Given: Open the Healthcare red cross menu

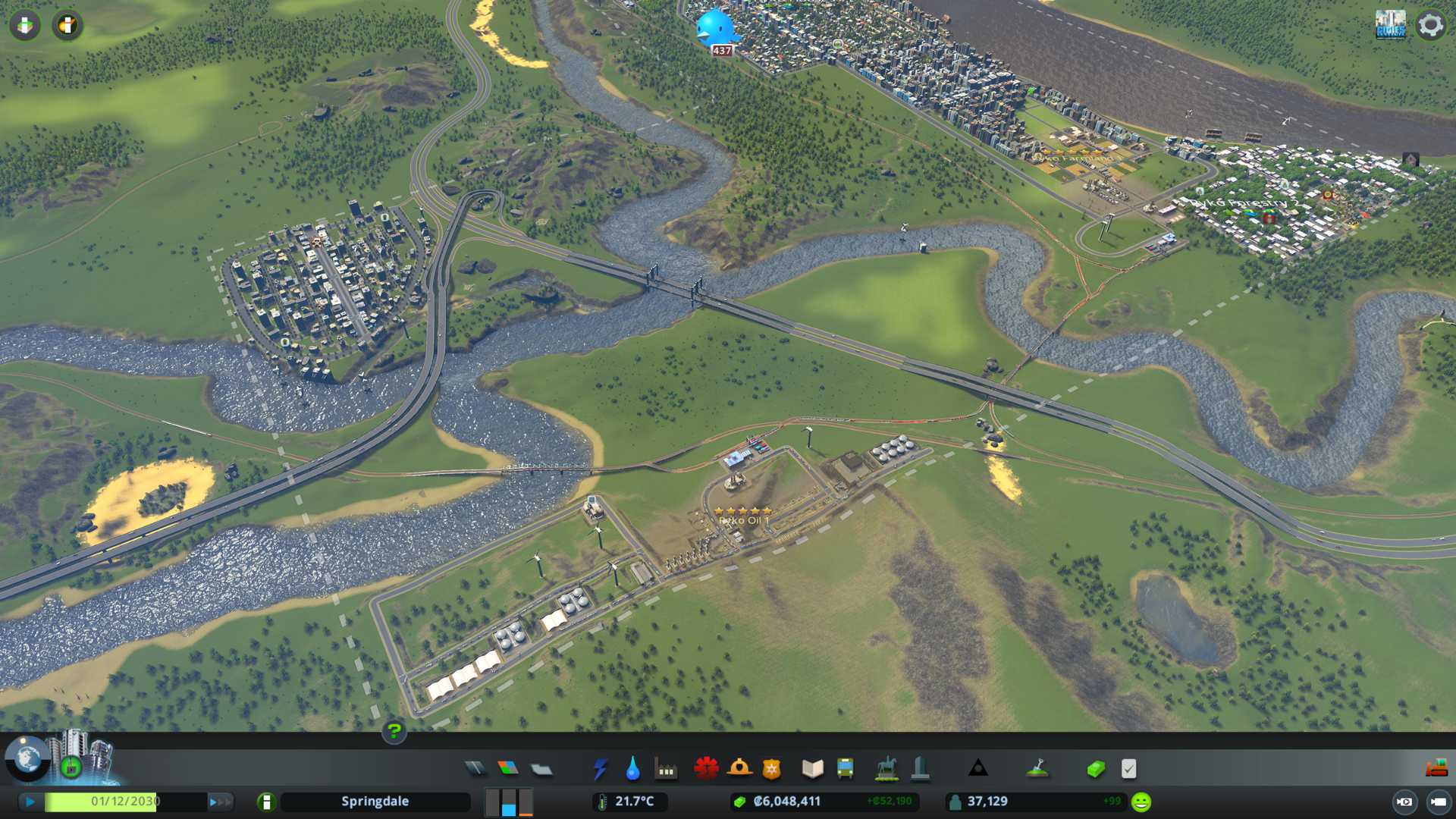Looking at the screenshot, I should [706, 769].
